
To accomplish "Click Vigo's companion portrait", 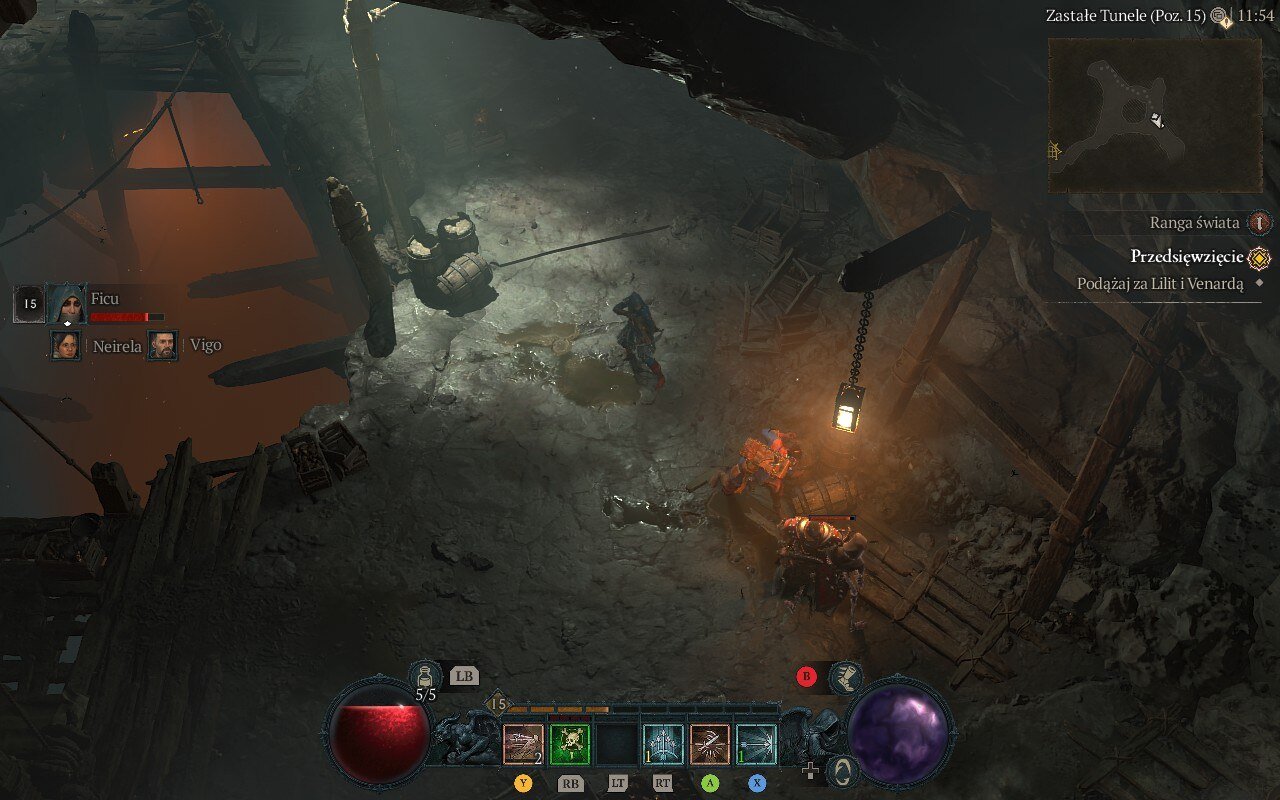I will click(x=163, y=346).
